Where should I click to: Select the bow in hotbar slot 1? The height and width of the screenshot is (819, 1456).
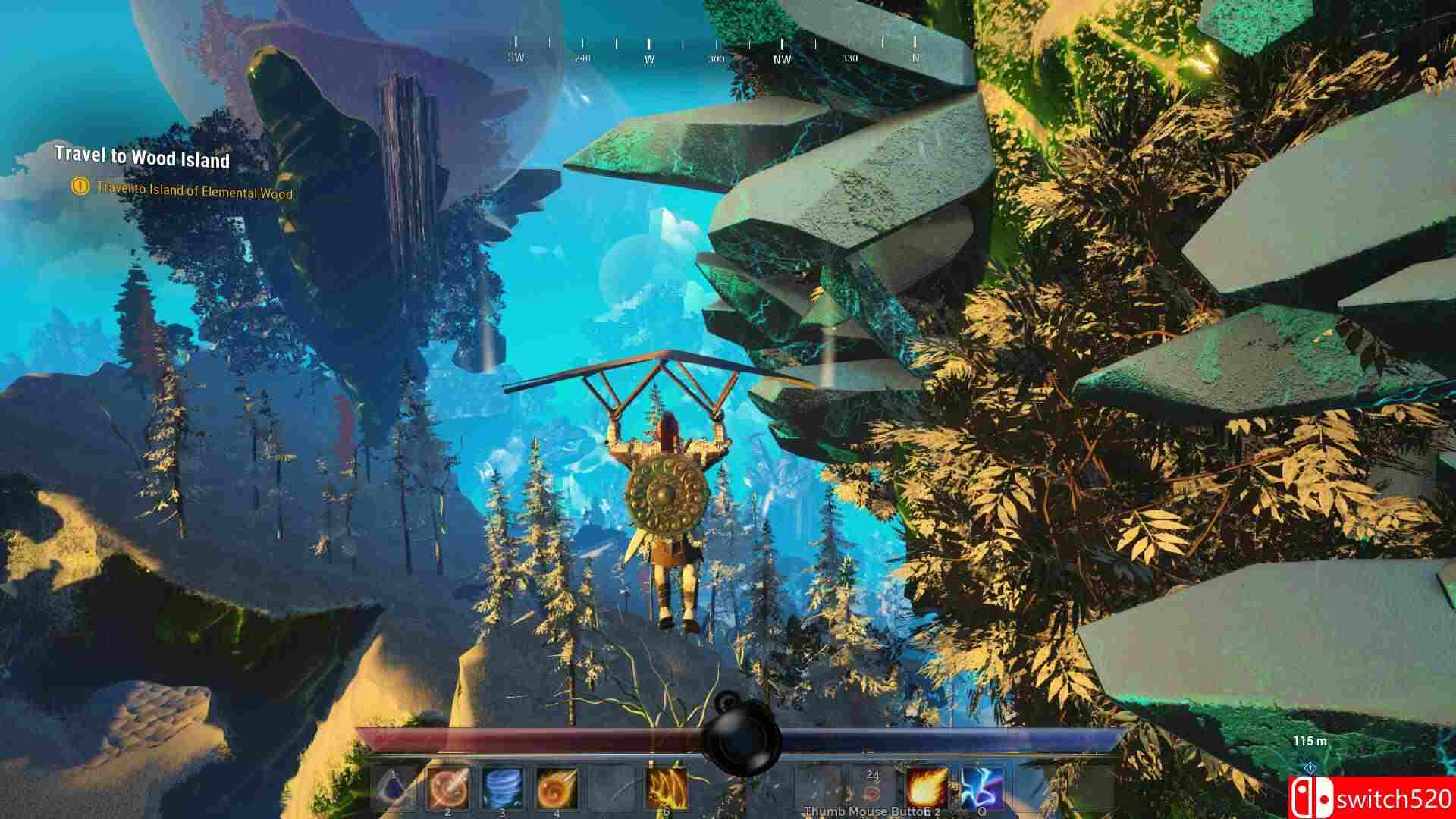click(x=391, y=789)
